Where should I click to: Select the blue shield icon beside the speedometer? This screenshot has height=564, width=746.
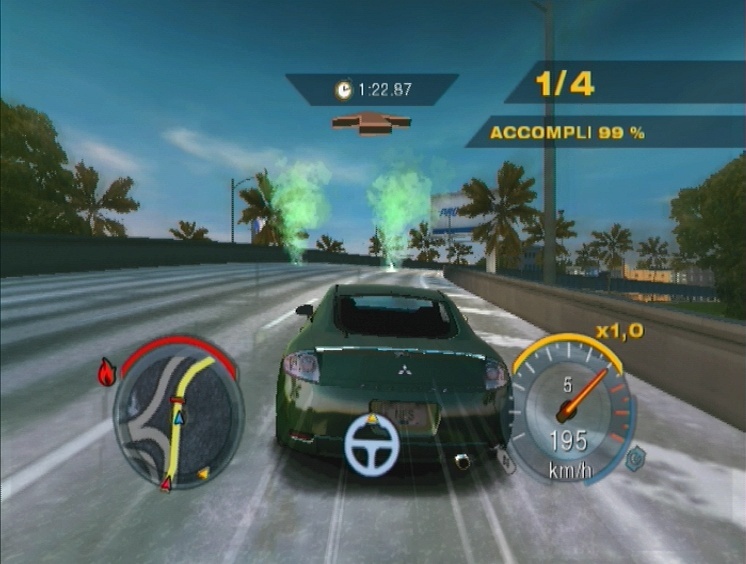[634, 457]
